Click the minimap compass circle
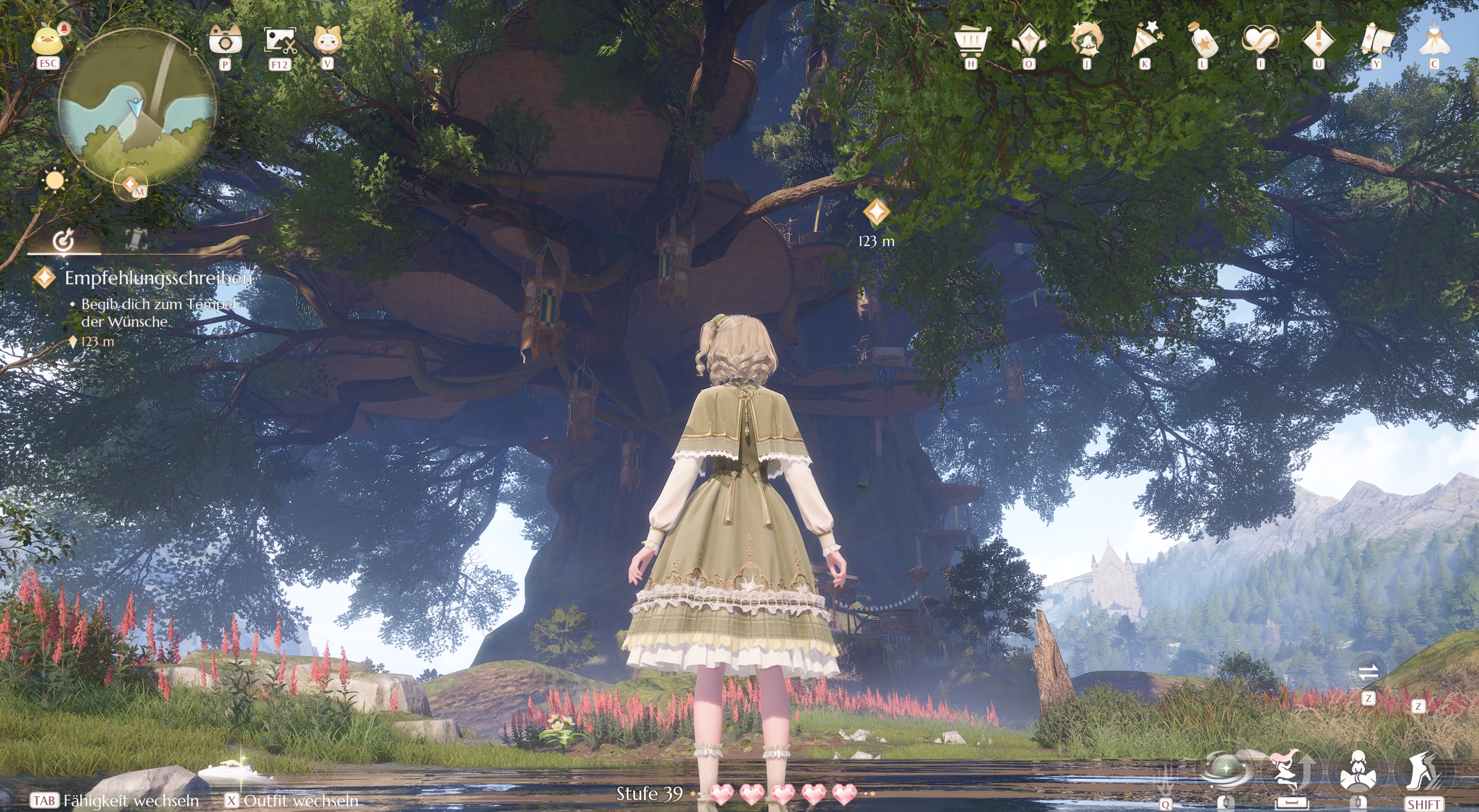Viewport: 1479px width, 812px height. [x=136, y=116]
